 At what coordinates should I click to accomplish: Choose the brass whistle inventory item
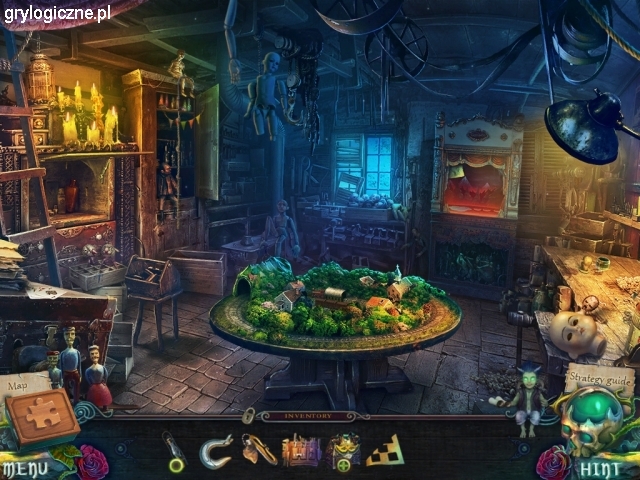pyautogui.click(x=257, y=450)
